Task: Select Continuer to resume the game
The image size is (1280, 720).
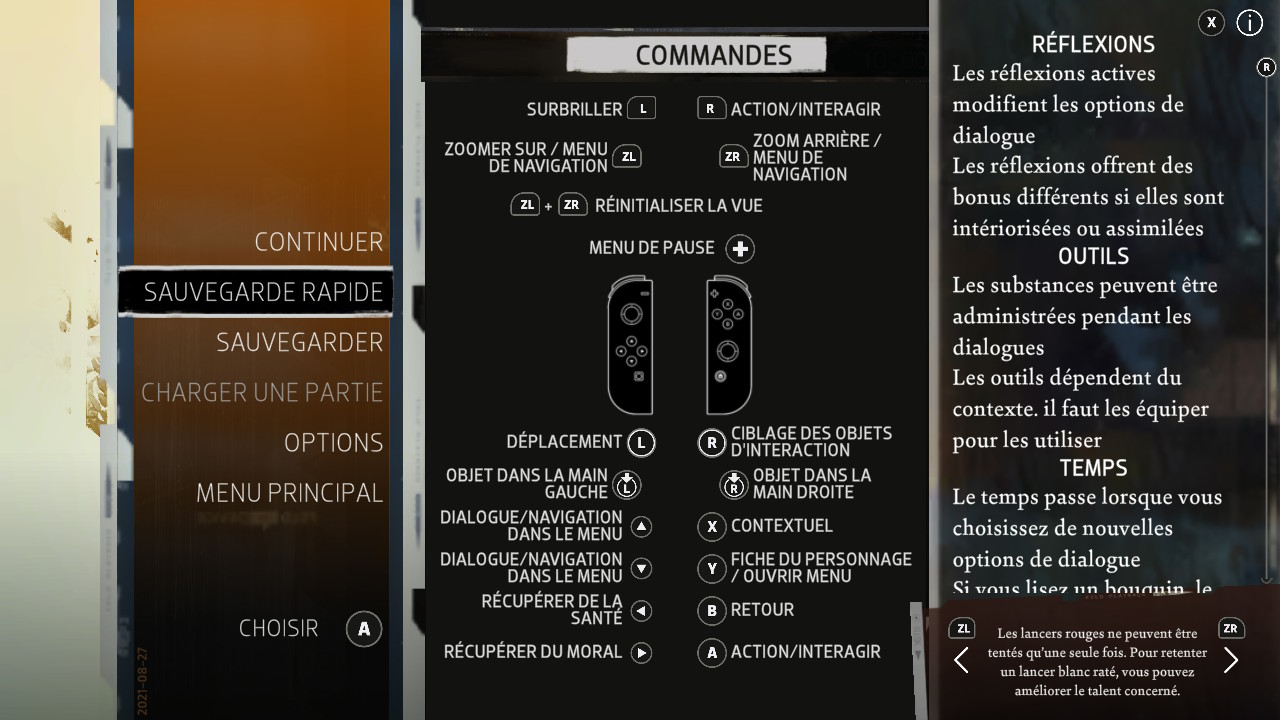Action: (318, 242)
